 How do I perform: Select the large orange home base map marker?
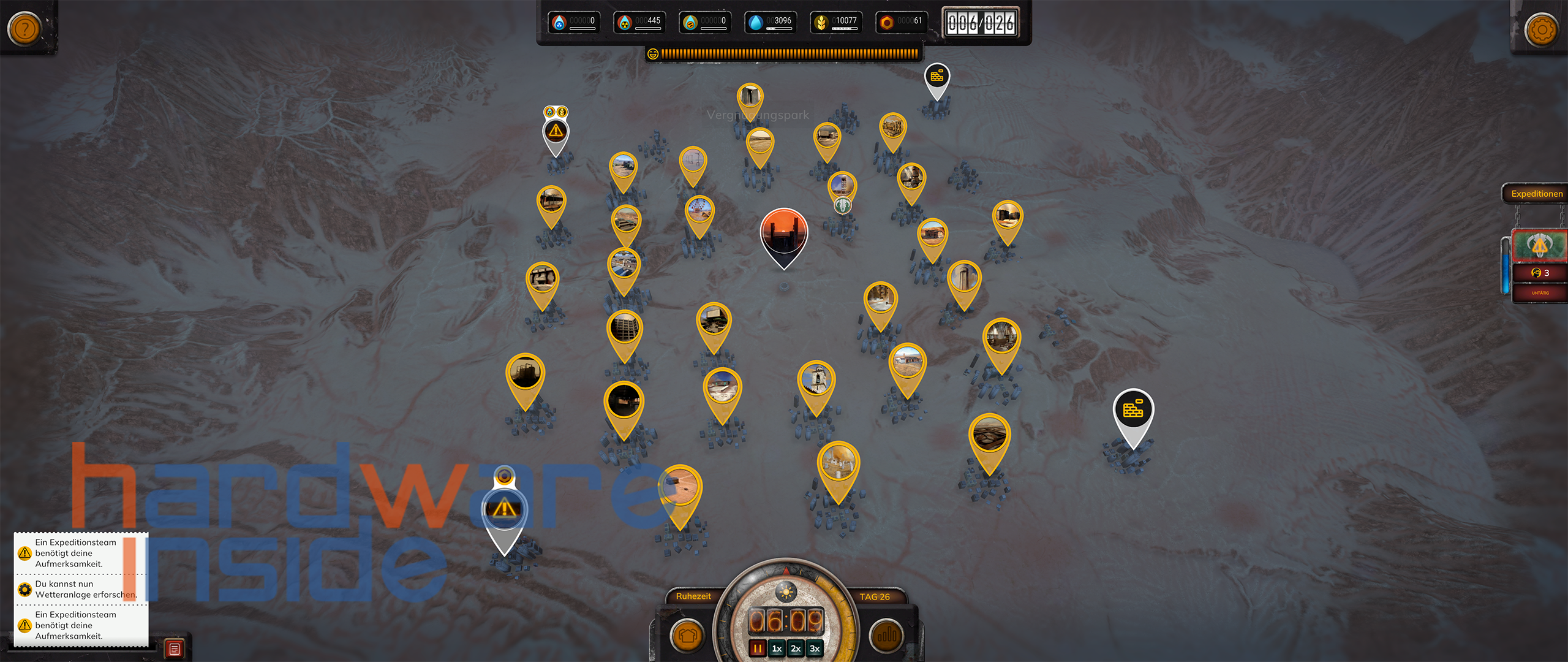(783, 234)
